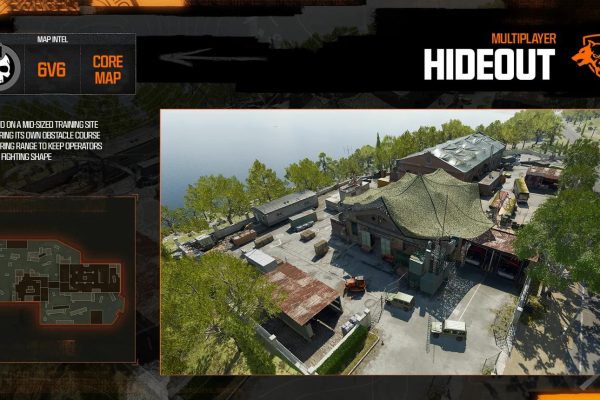Select the Core Map tile

coord(107,68)
